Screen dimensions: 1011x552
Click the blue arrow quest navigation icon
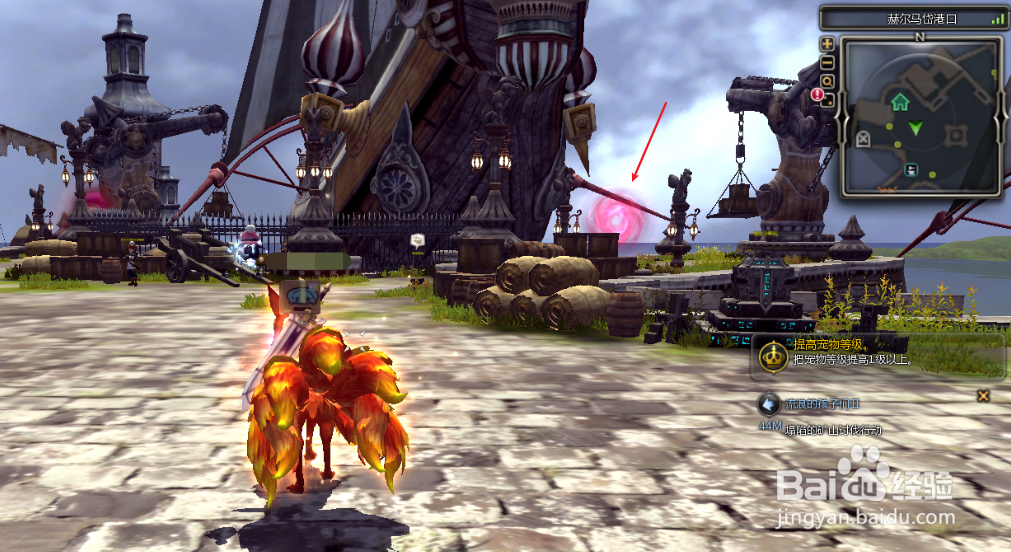pyautogui.click(x=768, y=405)
